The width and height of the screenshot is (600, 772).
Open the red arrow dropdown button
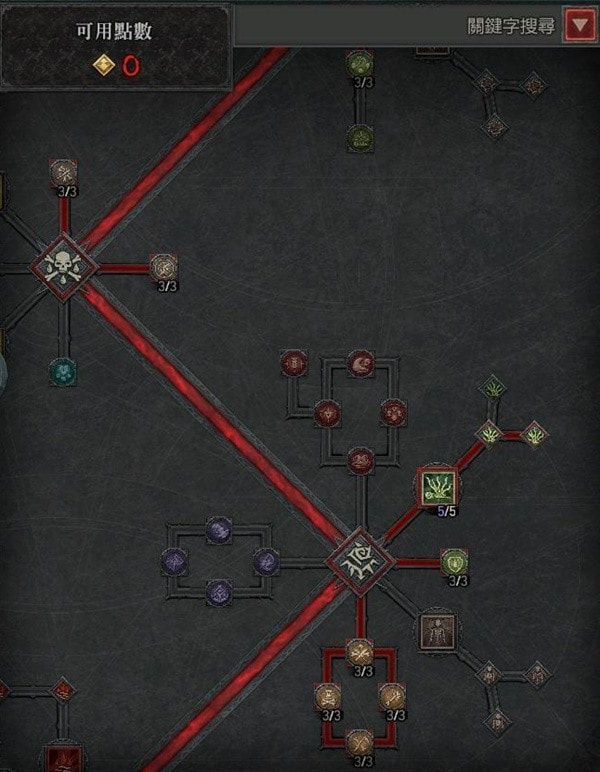[x=579, y=25]
